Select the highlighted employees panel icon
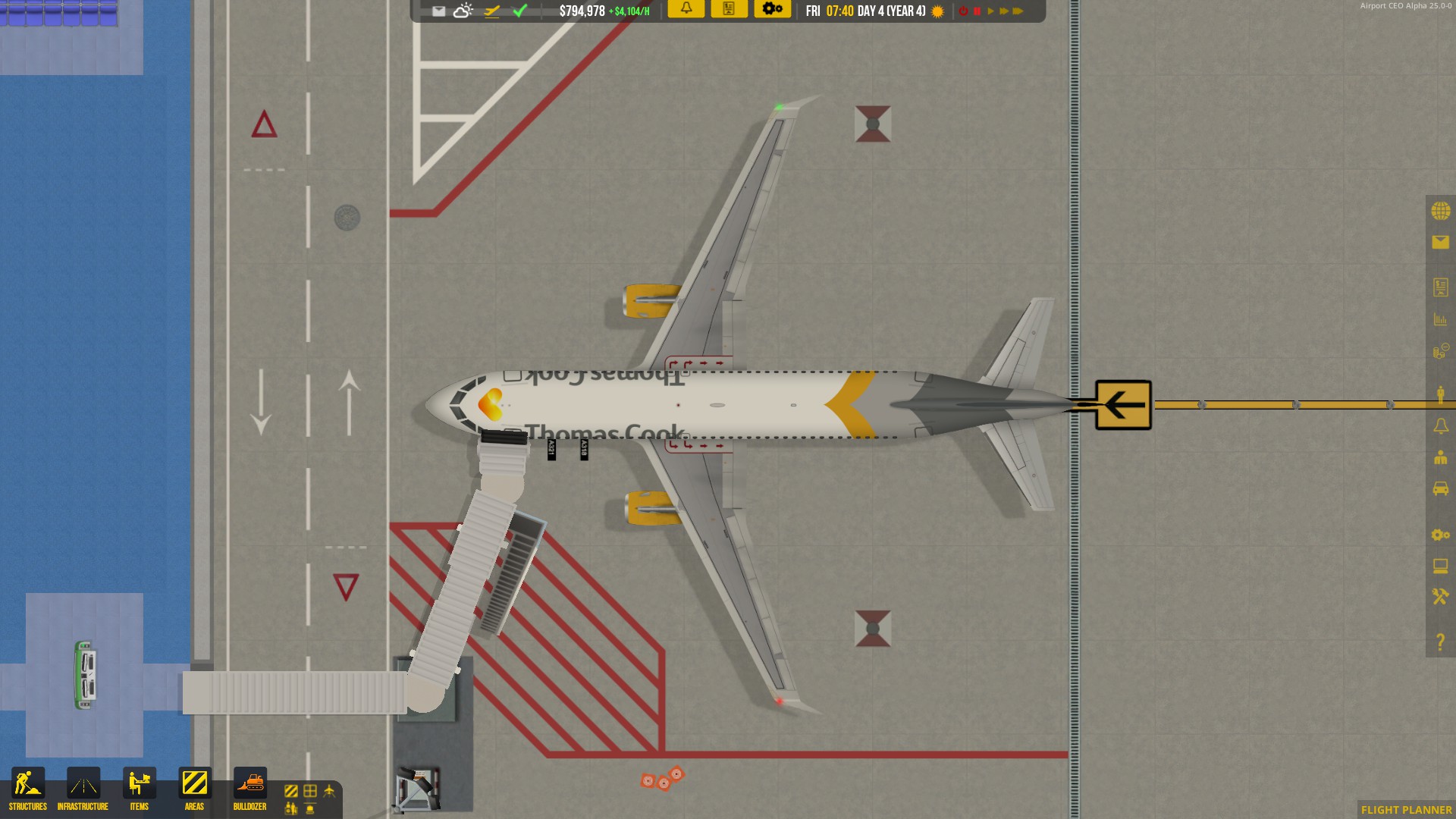1456x819 pixels. click(1442, 392)
